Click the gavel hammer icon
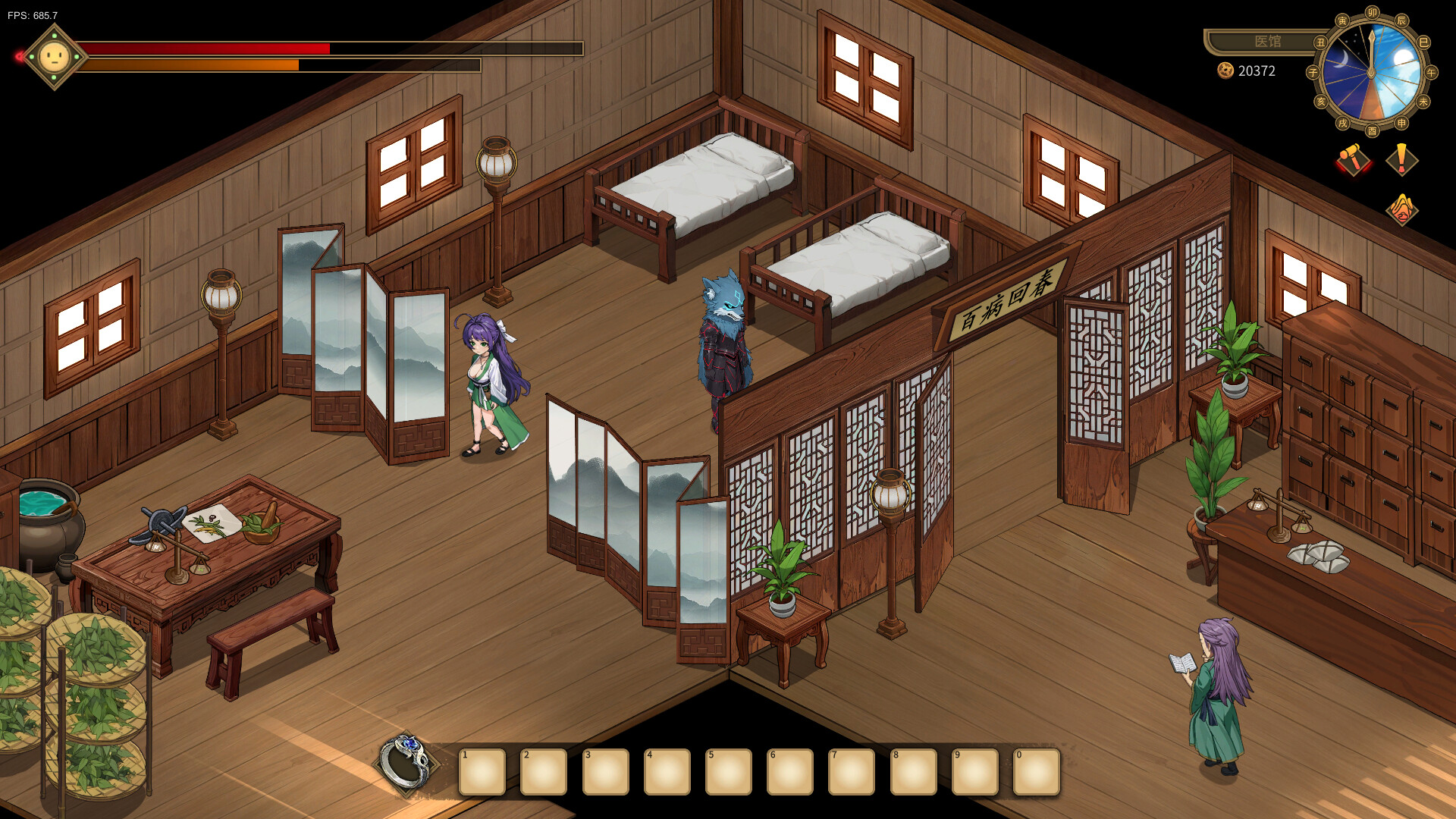This screenshot has height=819, width=1456. coord(1353,160)
